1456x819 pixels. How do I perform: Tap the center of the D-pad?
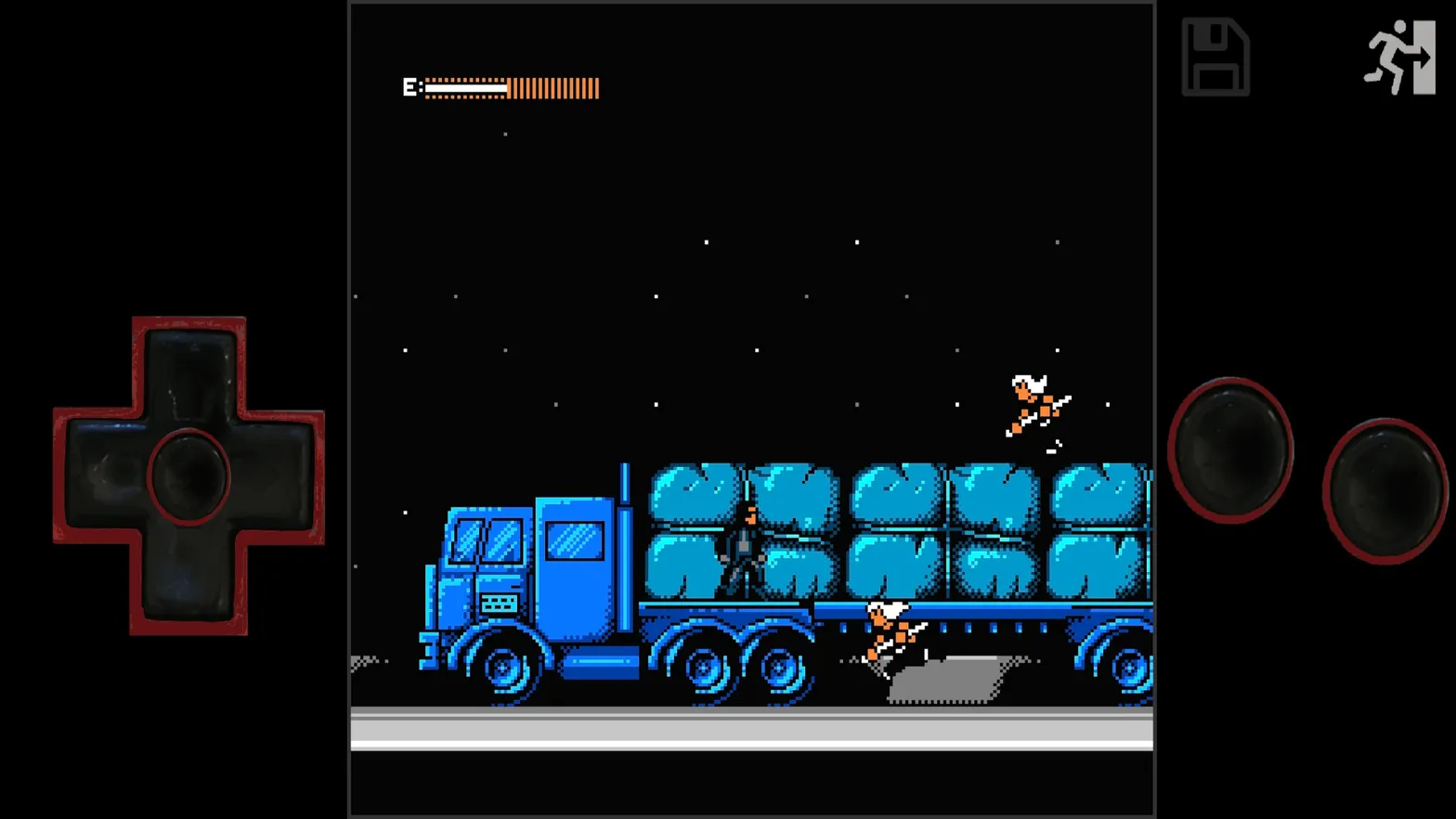[x=188, y=475]
